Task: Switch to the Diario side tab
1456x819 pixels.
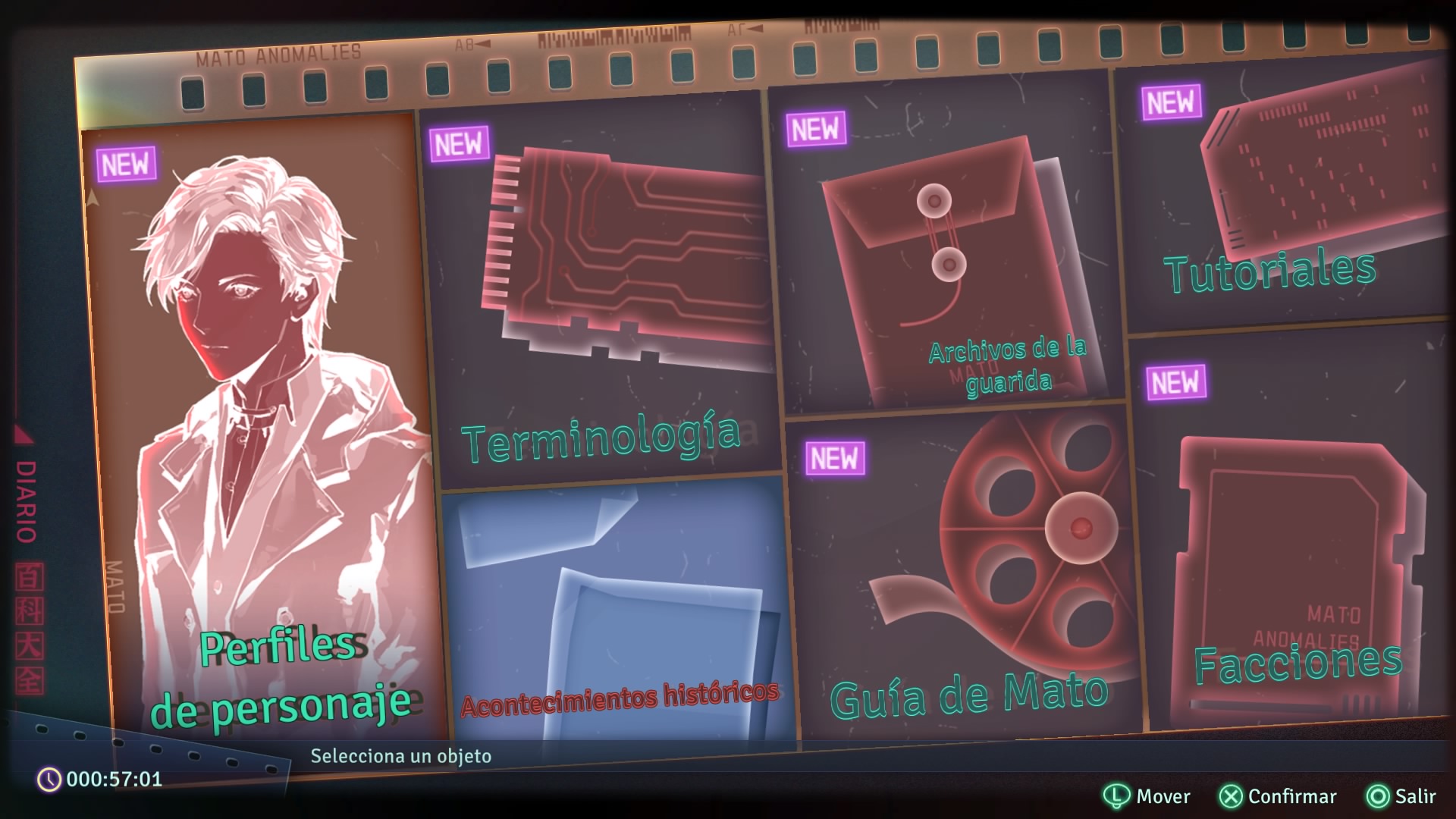Action: (27, 500)
